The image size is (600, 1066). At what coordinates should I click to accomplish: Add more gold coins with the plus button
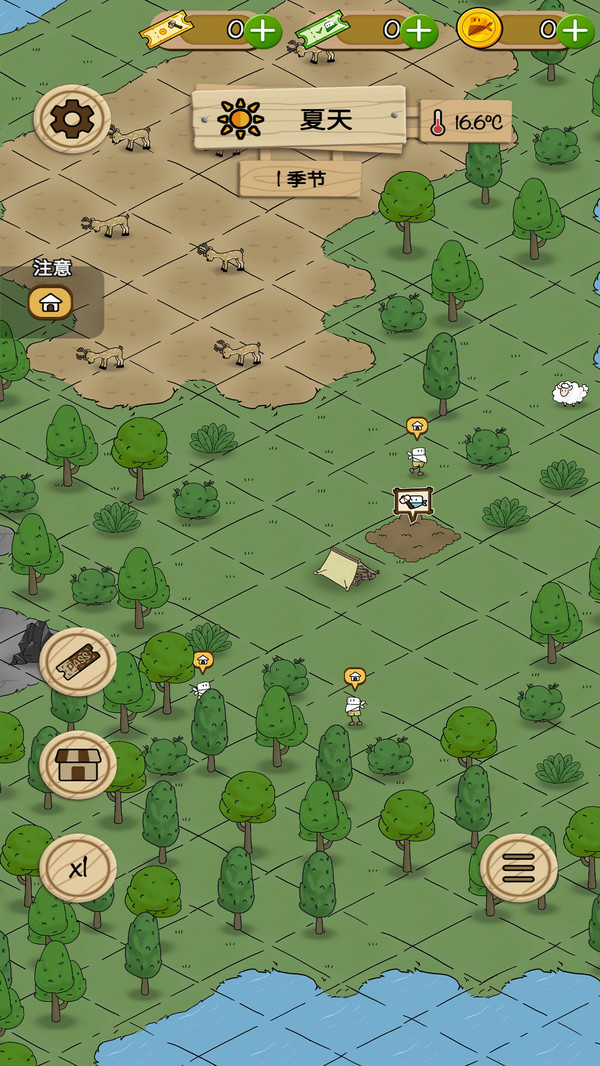click(576, 30)
